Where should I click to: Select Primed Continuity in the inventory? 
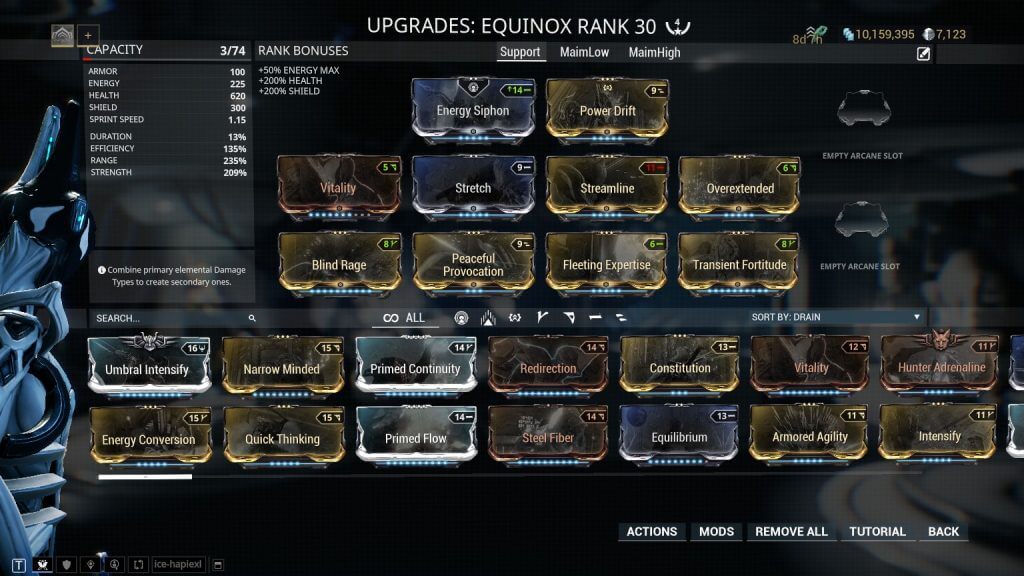(415, 368)
